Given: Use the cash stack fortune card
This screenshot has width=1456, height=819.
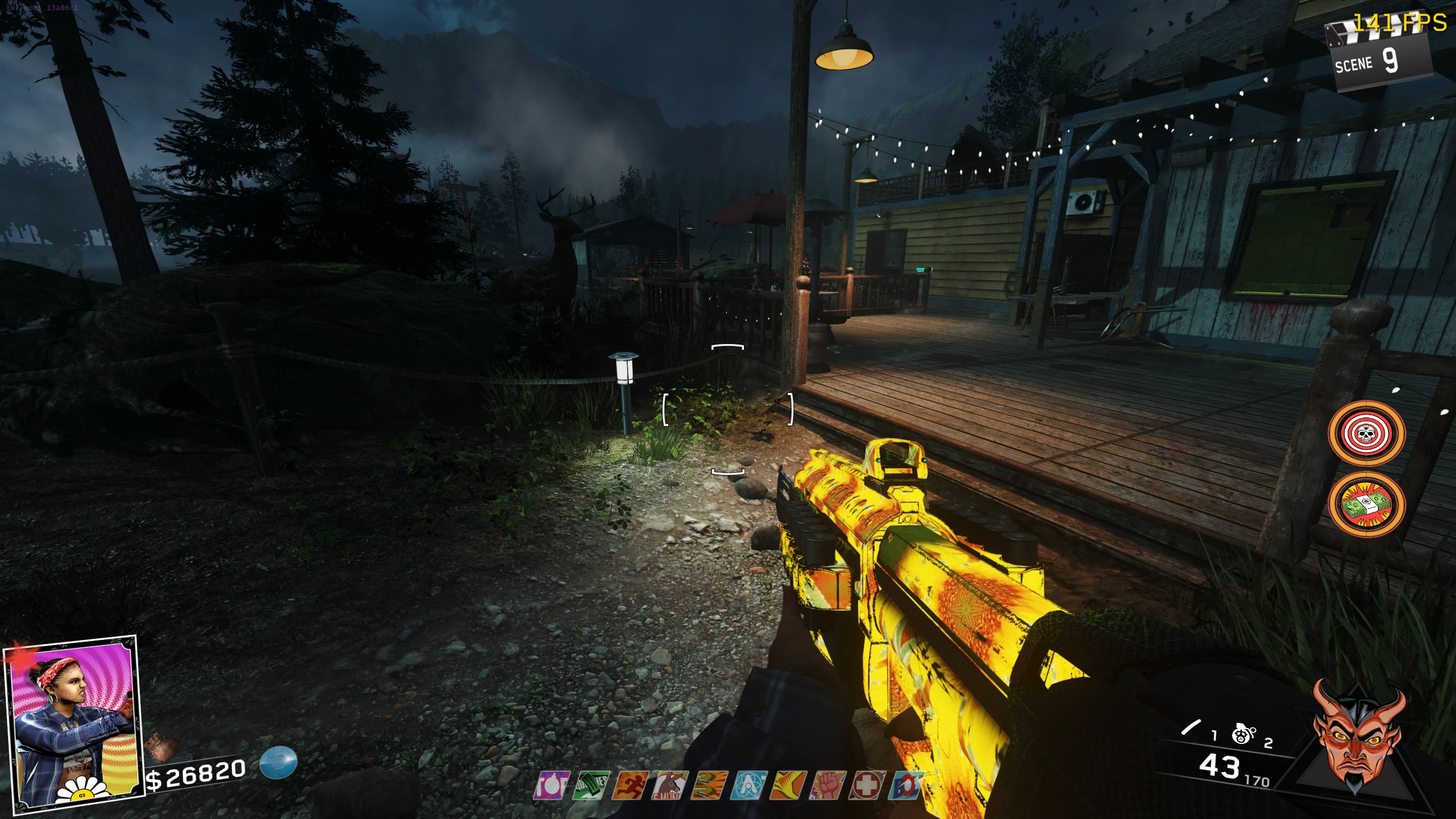Looking at the screenshot, I should click(x=1366, y=504).
